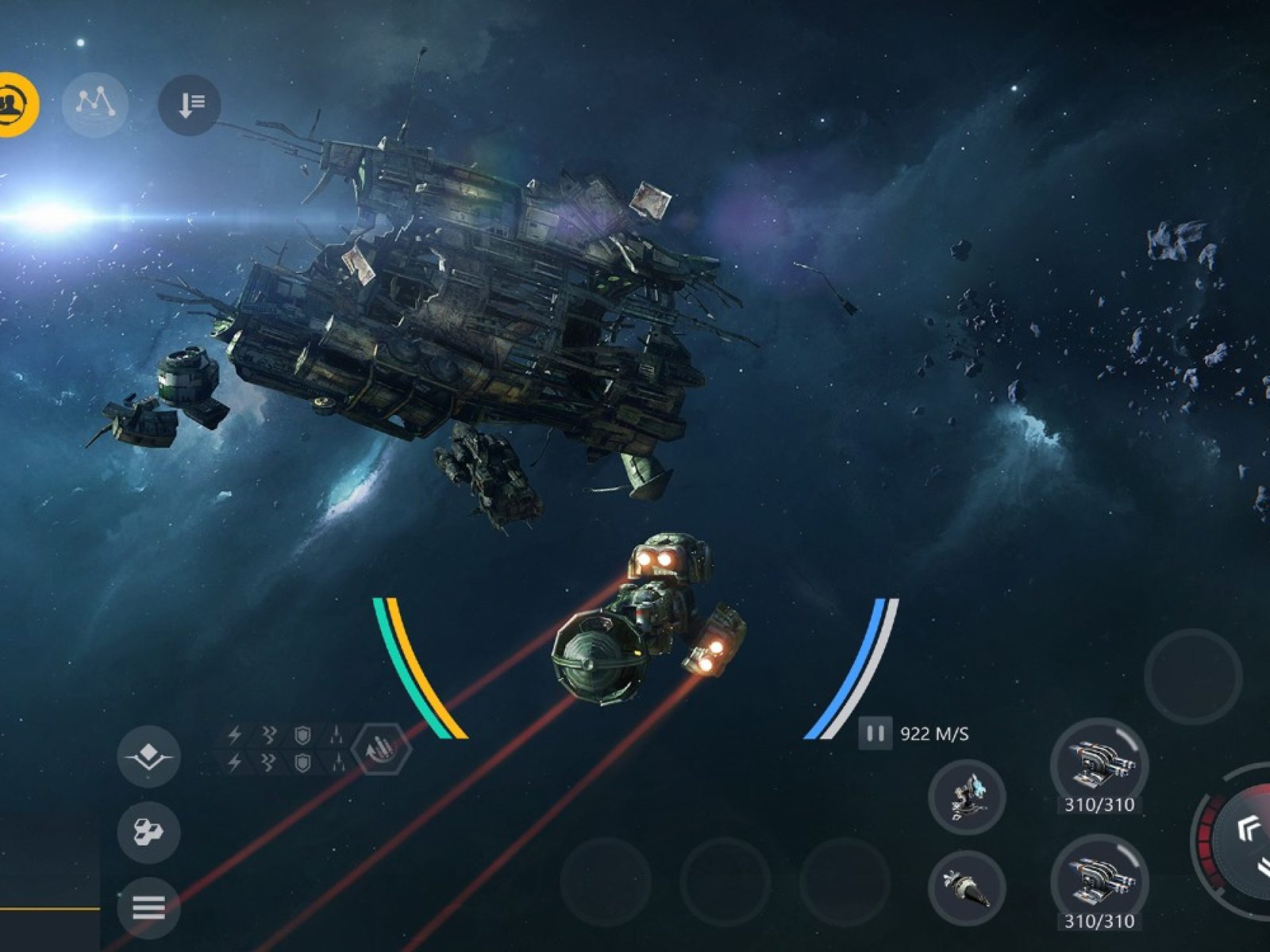Open the yellow crew members icon
This screenshot has height=952, width=1270.
click(x=11, y=104)
